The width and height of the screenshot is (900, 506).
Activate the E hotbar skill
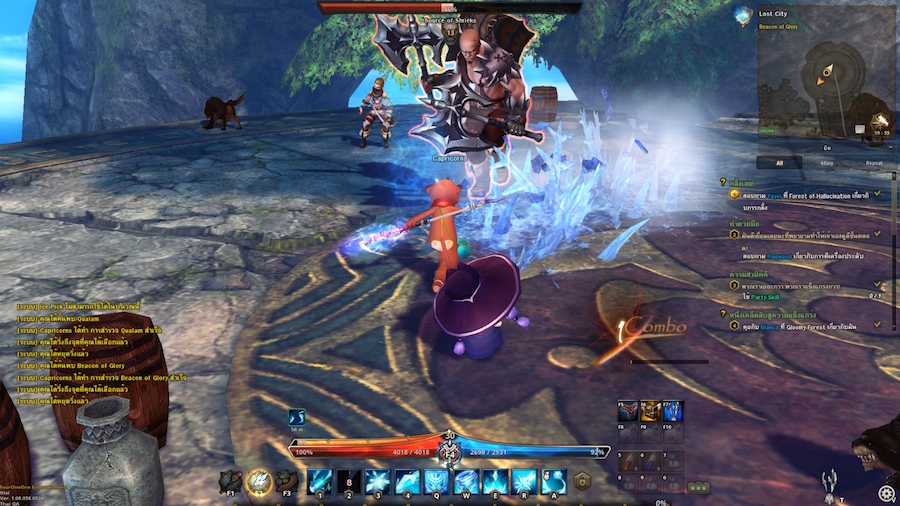pos(495,481)
